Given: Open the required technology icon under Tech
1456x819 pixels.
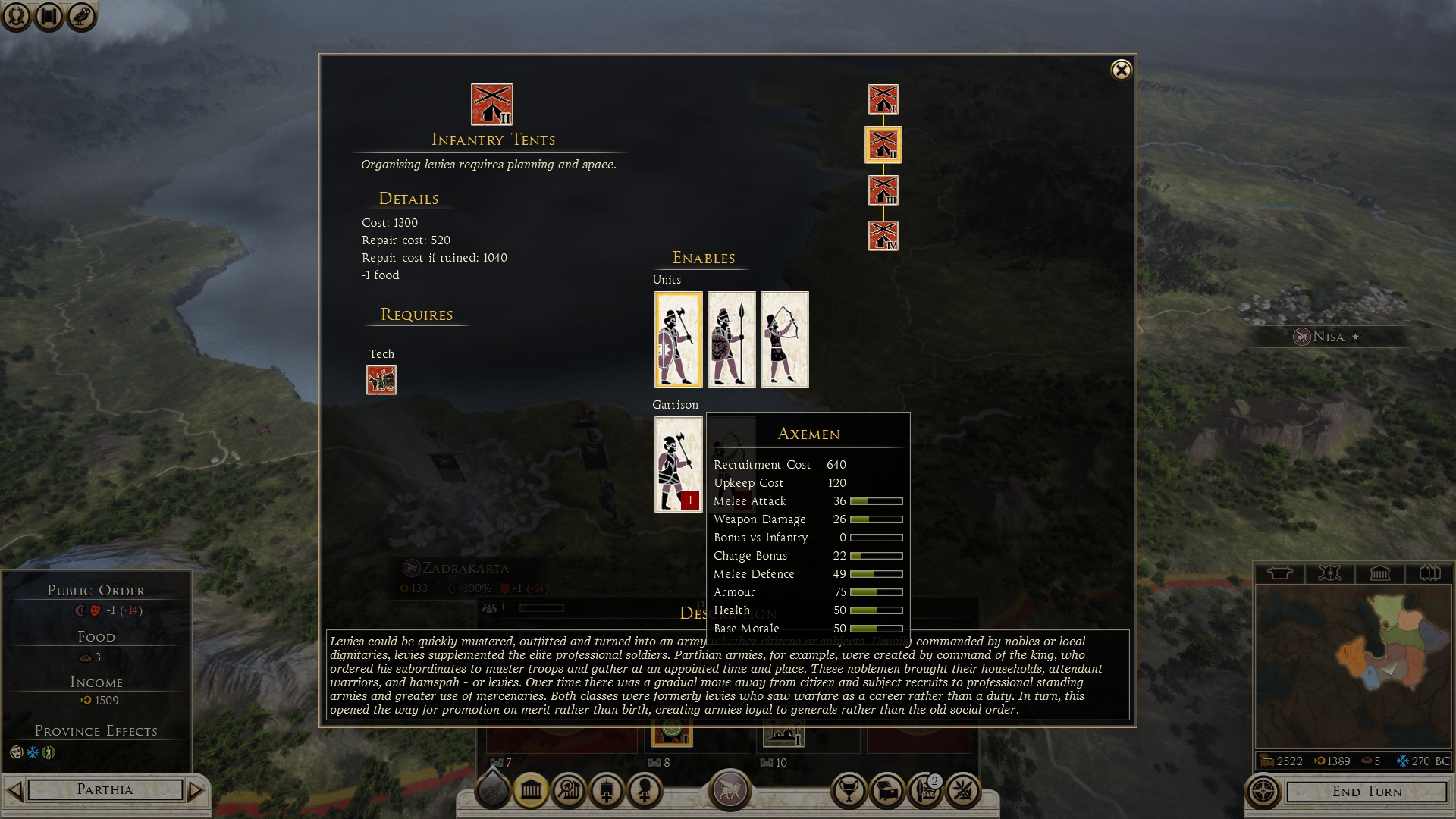Looking at the screenshot, I should point(381,380).
